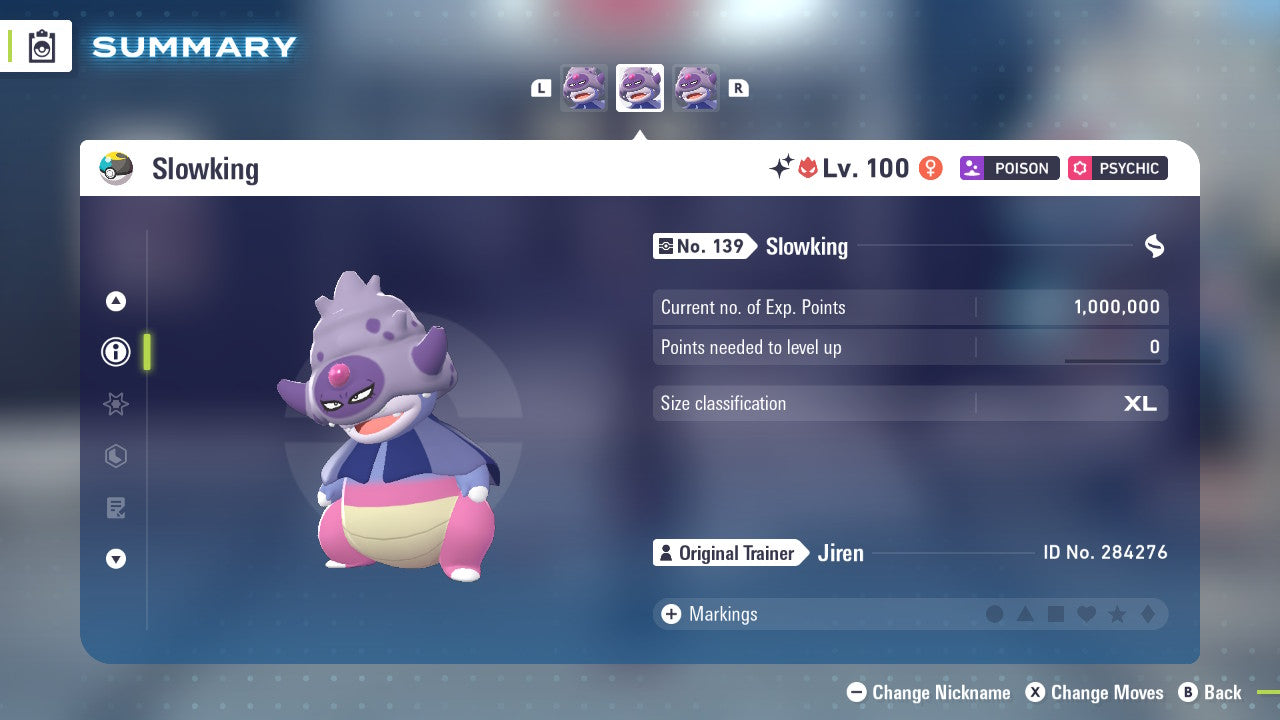Expand the Markings section with the plus icon
This screenshot has height=720, width=1280.
click(669, 614)
